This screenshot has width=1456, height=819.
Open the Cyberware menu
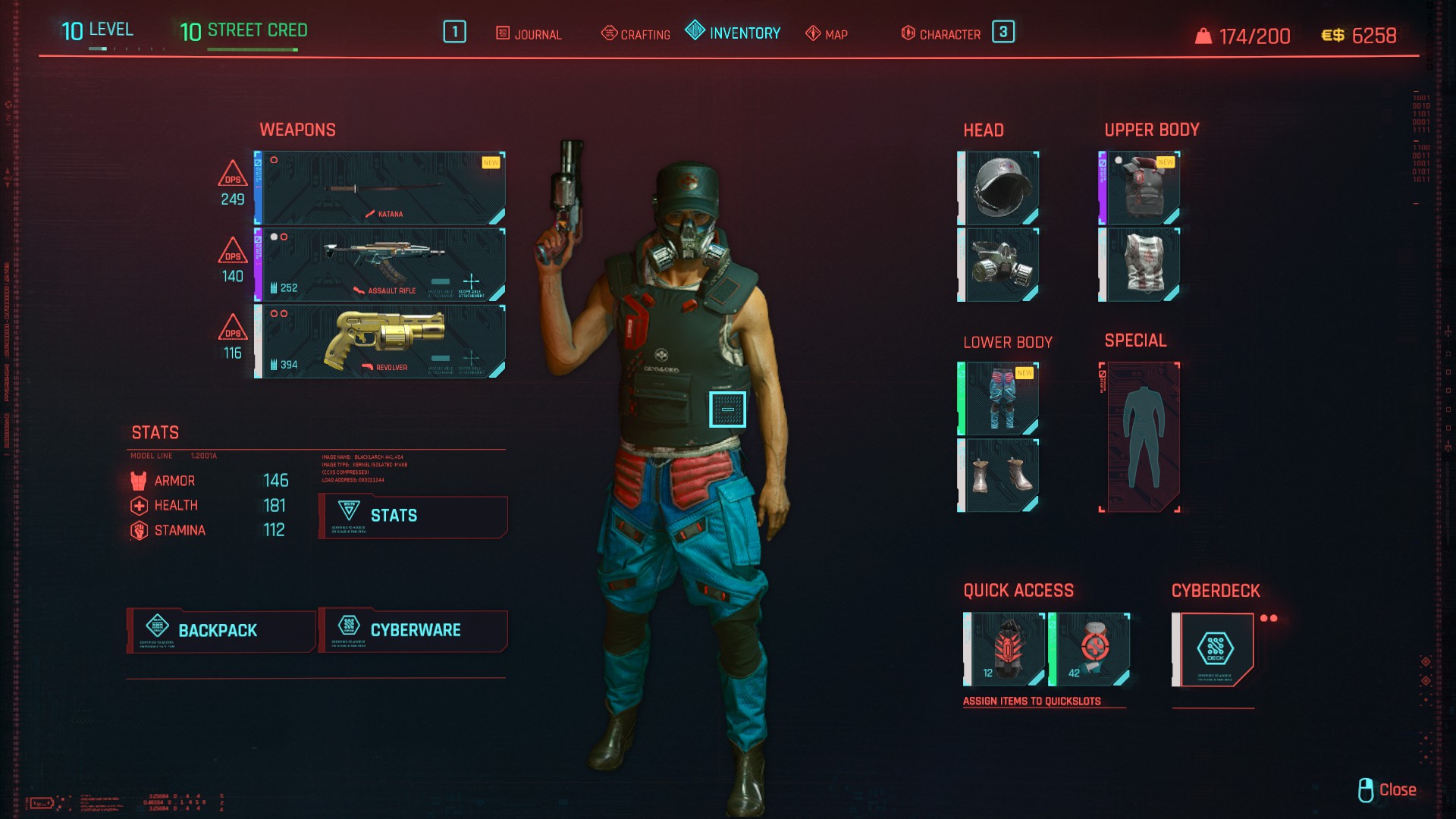click(x=413, y=630)
